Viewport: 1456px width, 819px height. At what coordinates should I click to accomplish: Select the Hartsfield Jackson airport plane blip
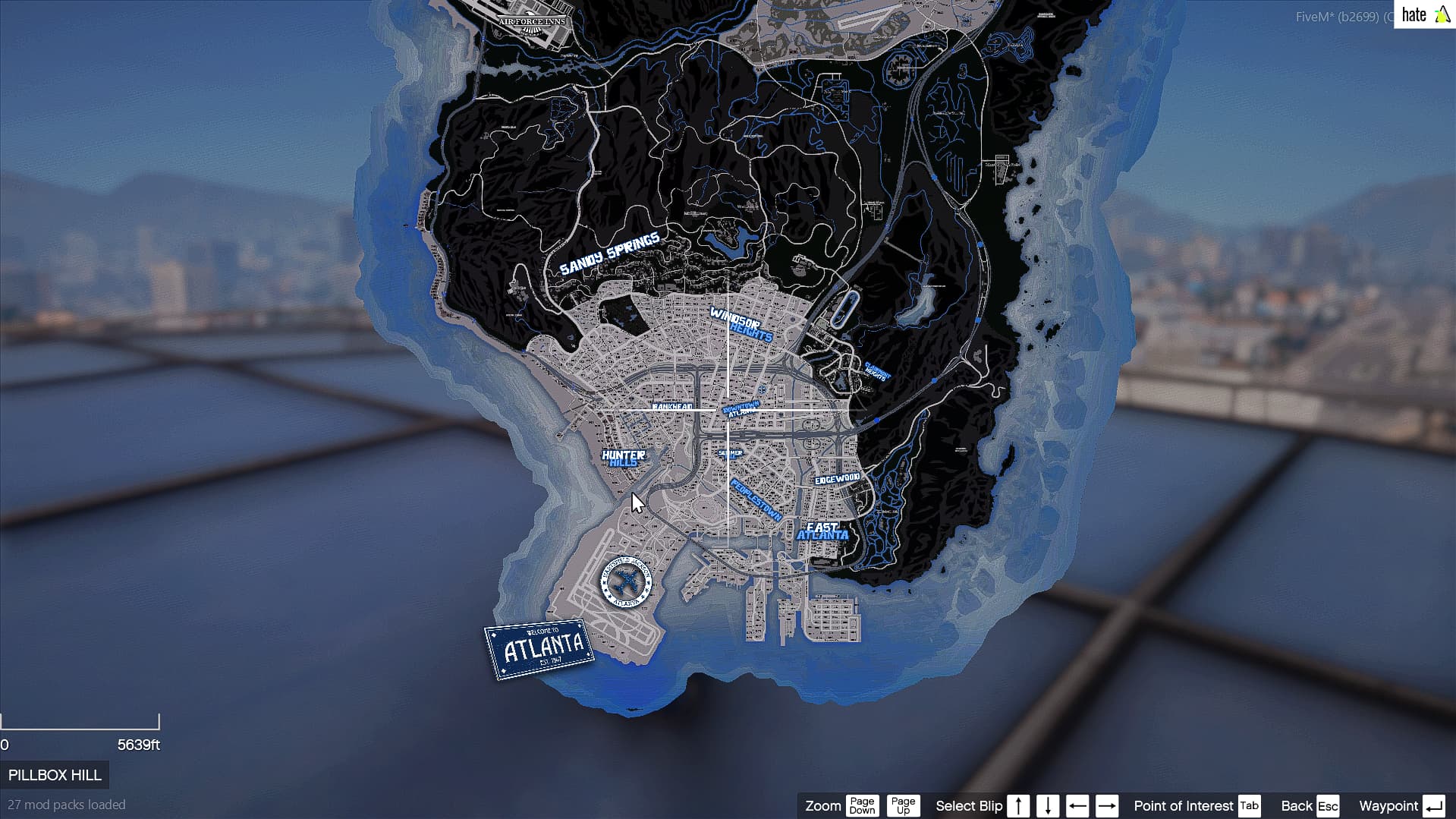[x=626, y=584]
